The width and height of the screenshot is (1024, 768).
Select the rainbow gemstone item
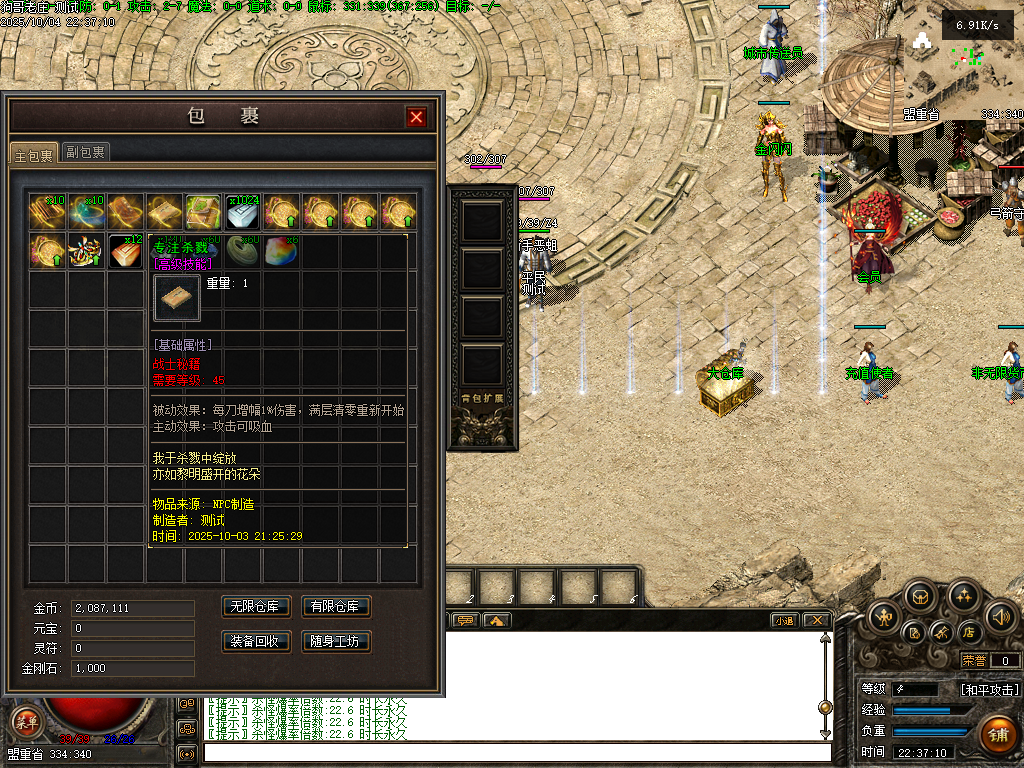click(280, 251)
